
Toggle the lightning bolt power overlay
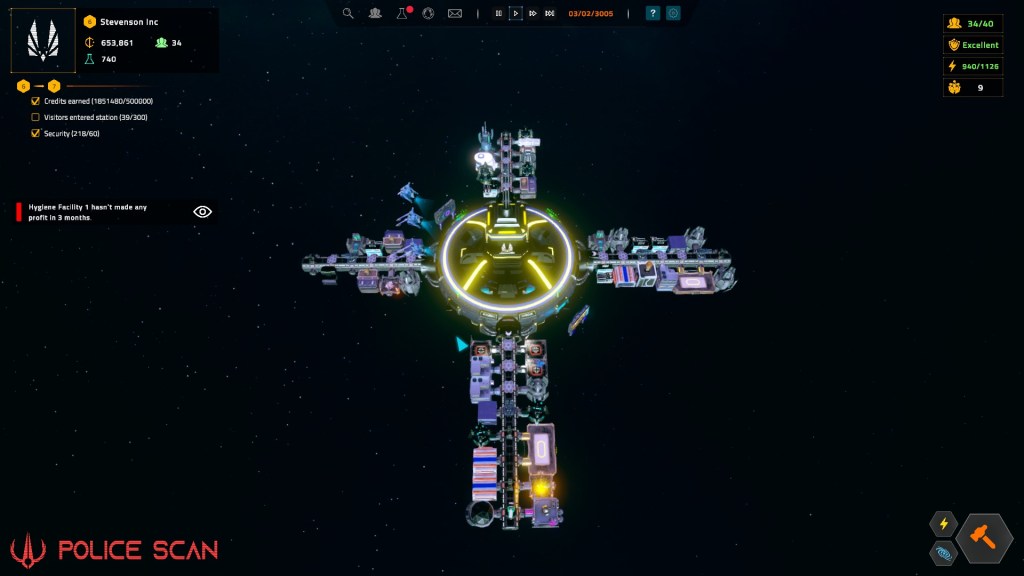[943, 524]
